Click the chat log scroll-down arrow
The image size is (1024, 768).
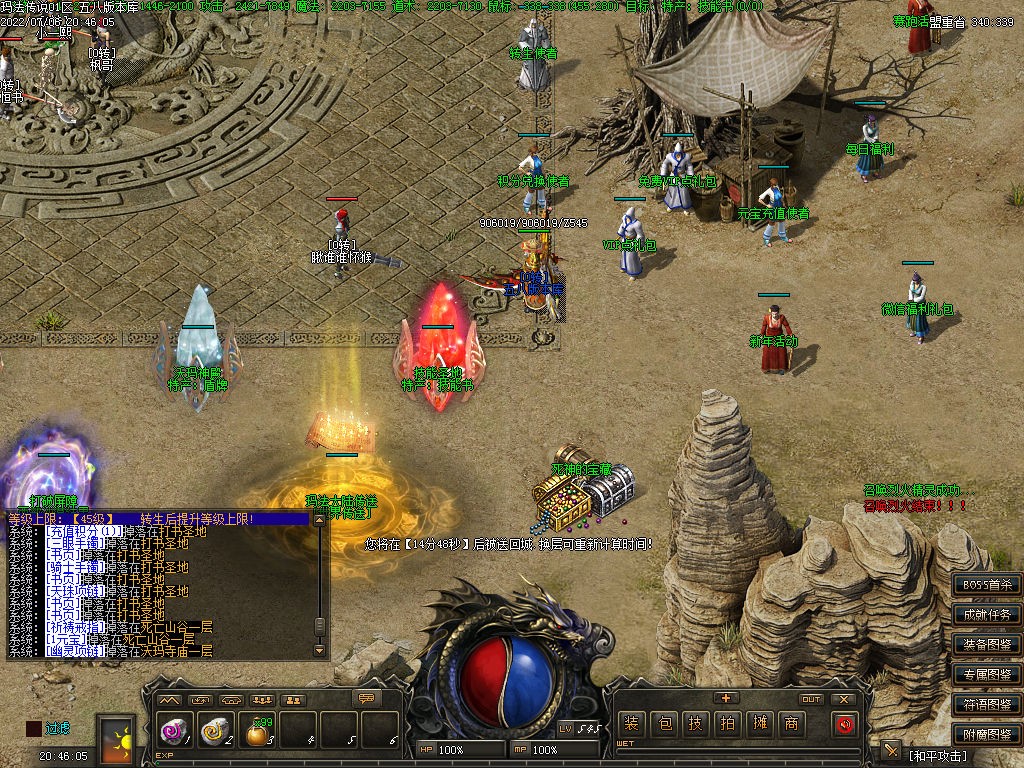click(320, 649)
